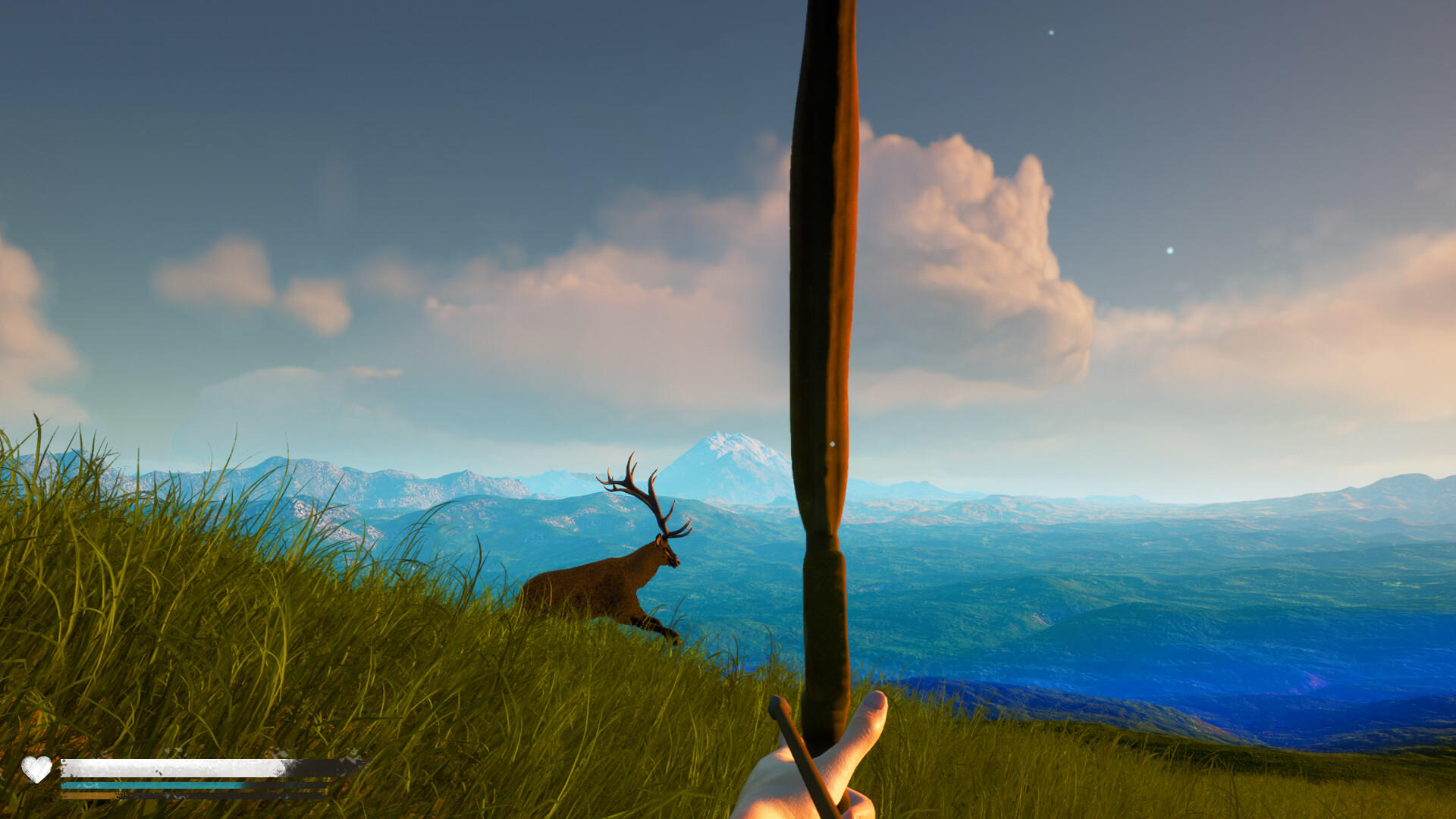This screenshot has width=1456, height=819.
Task: Click the bright star upper right of sky
Action: 1050,32
